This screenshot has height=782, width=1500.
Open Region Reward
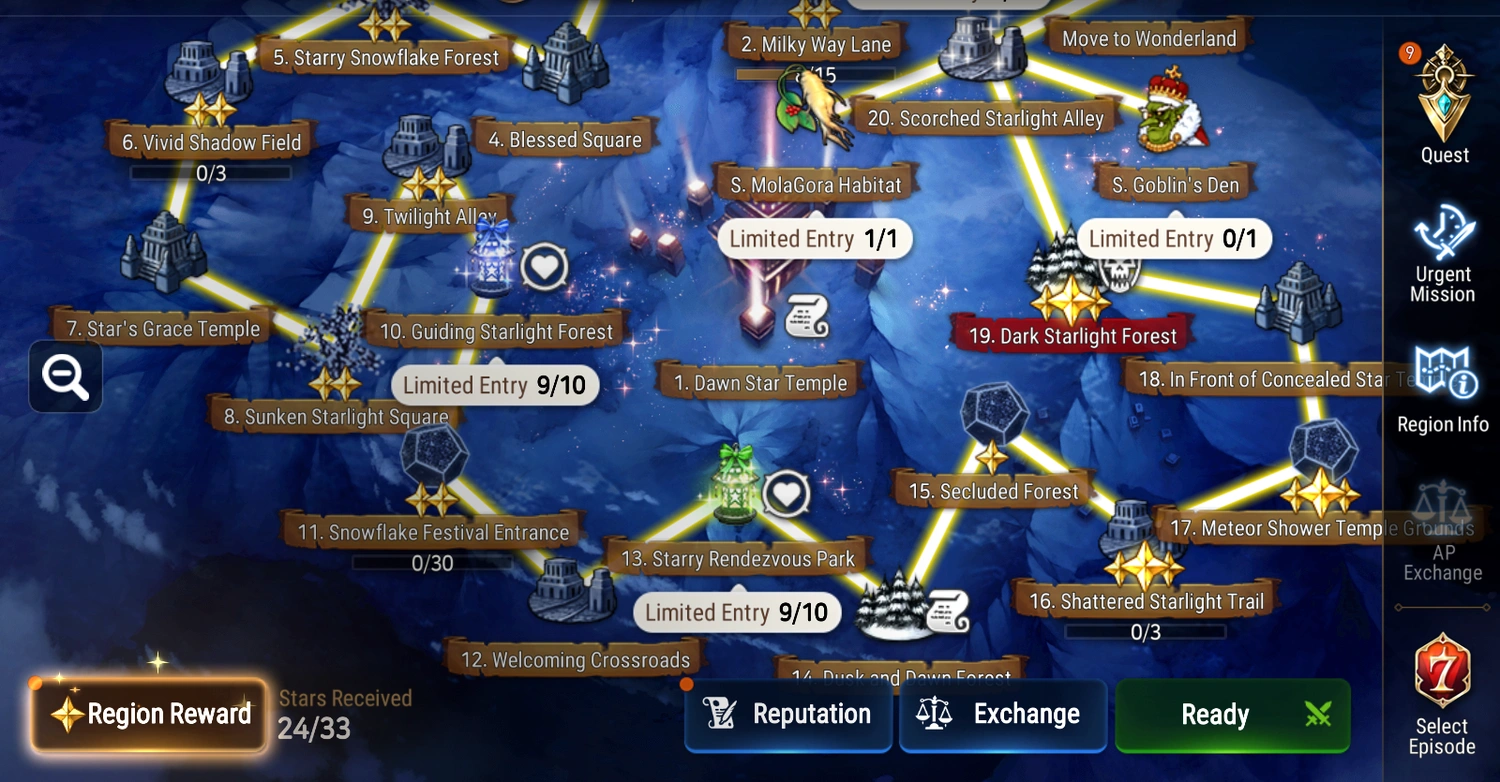point(148,714)
